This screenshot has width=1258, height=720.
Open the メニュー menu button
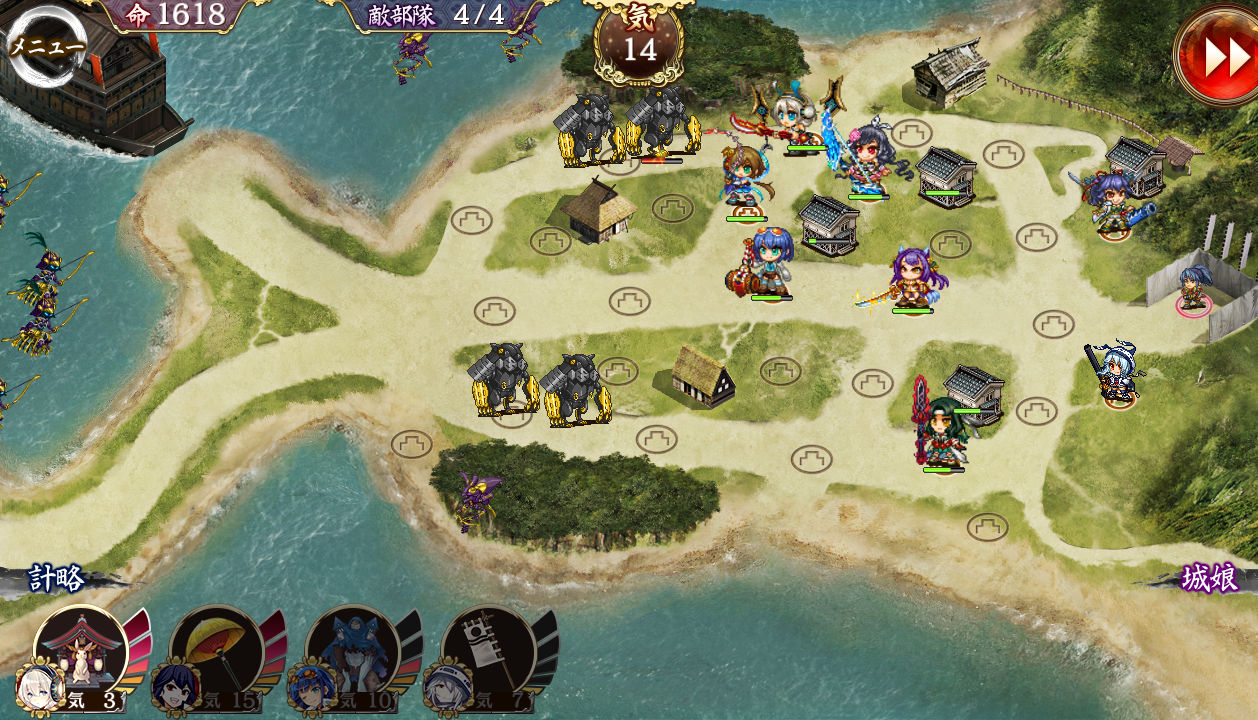[46, 45]
